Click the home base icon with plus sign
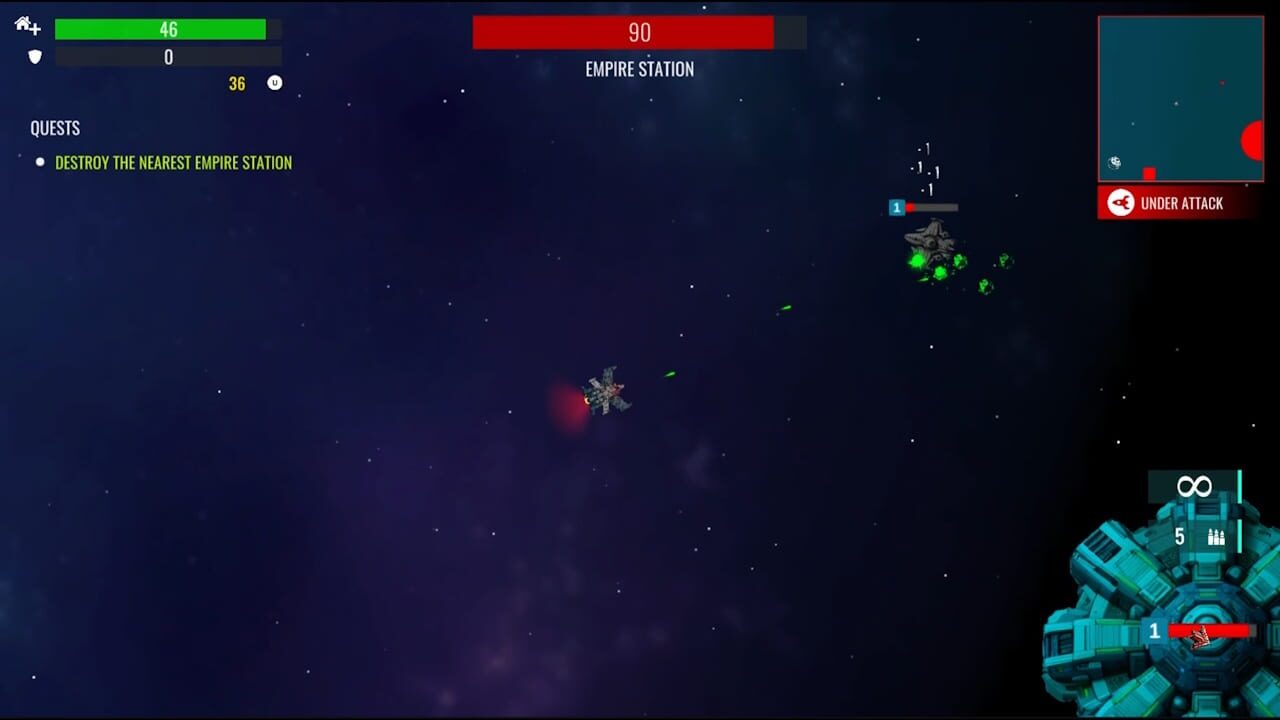Image resolution: width=1280 pixels, height=720 pixels. coord(27,28)
